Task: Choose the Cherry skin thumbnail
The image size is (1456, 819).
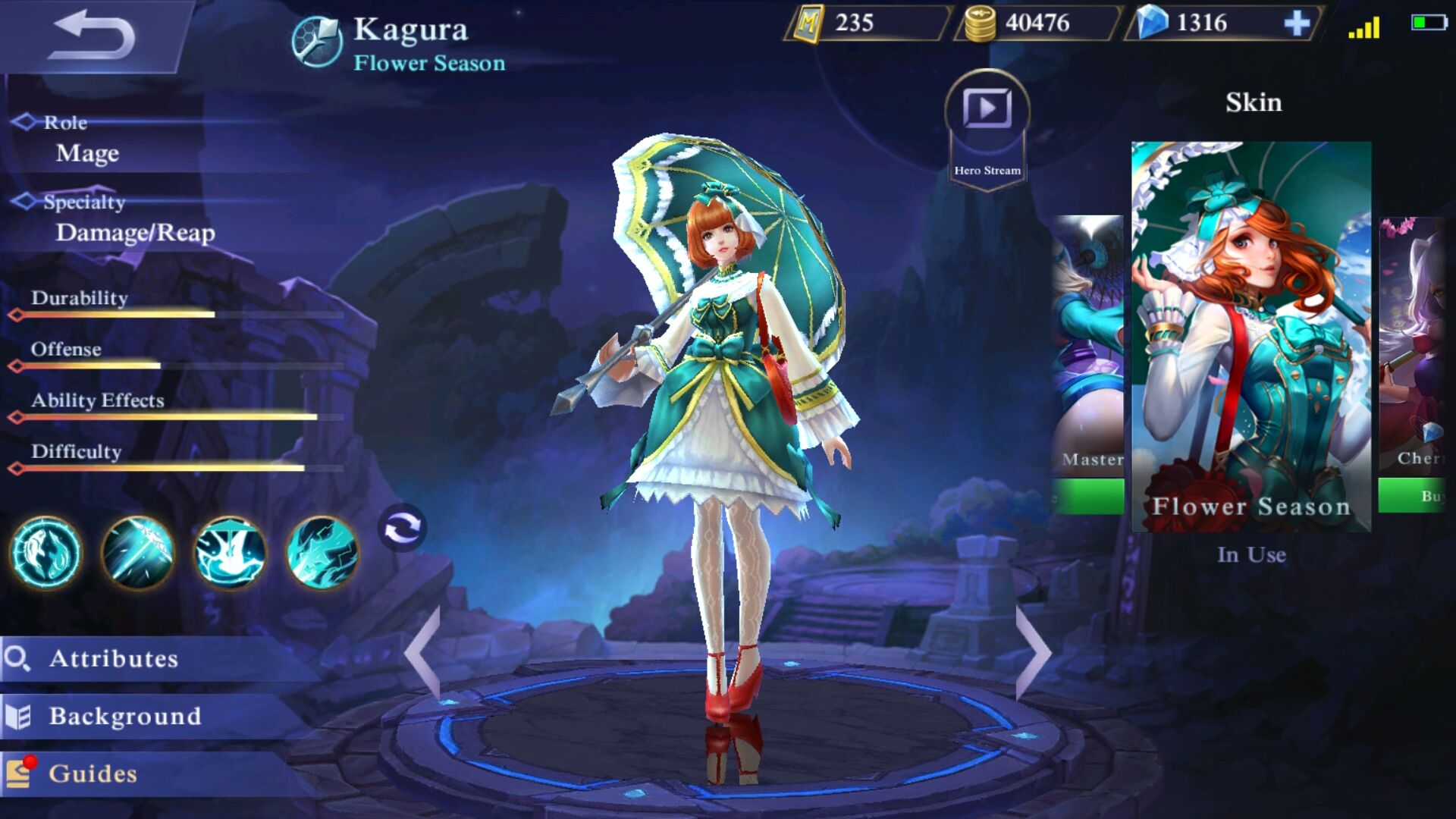Action: coord(1412,341)
